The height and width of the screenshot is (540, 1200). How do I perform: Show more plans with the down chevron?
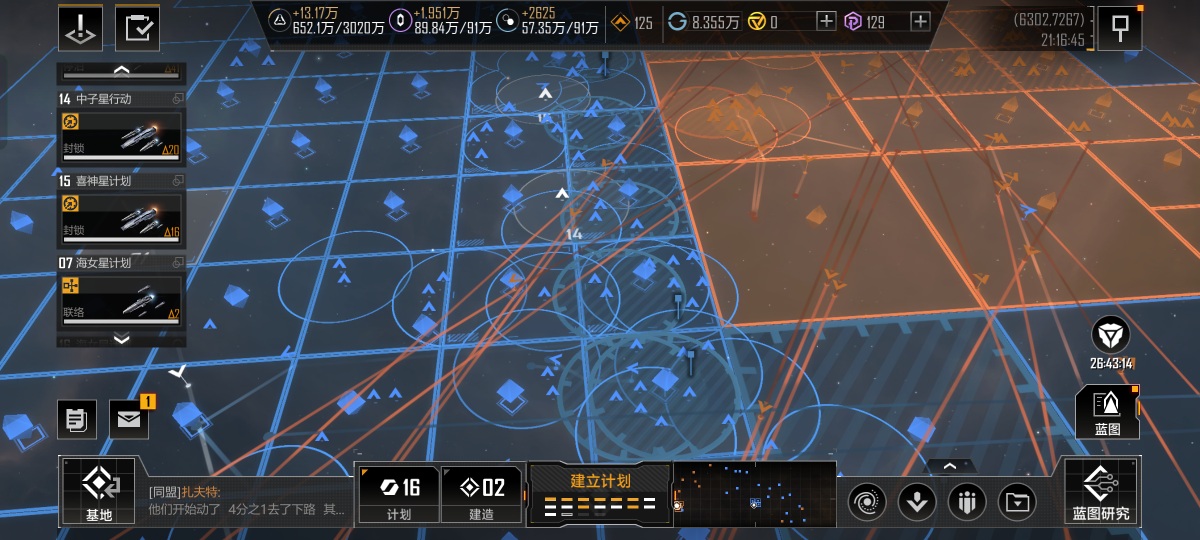point(122,339)
